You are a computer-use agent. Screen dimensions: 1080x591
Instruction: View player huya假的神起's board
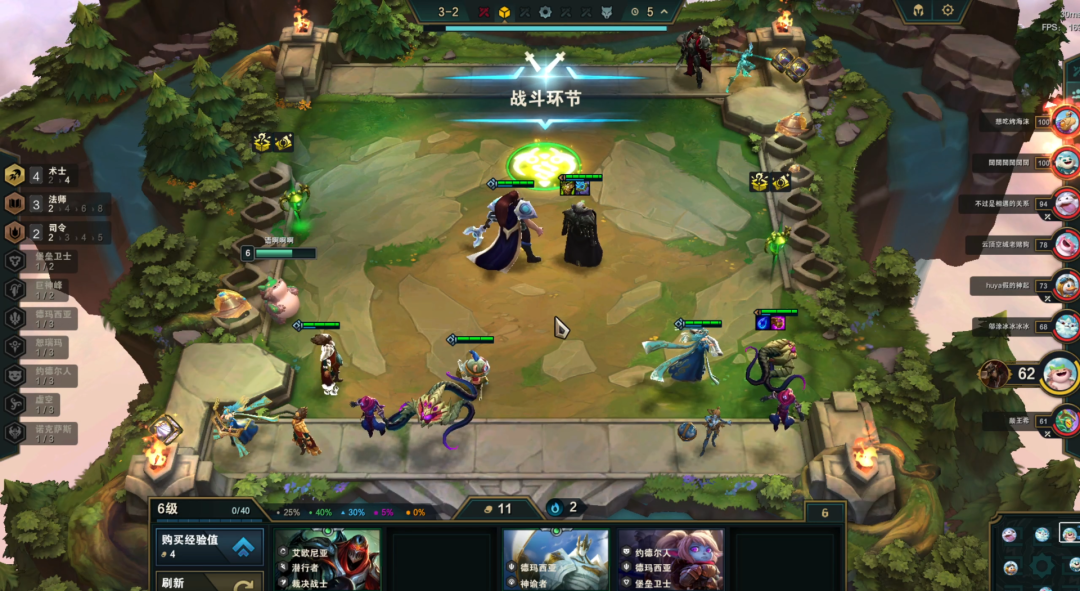point(1066,285)
